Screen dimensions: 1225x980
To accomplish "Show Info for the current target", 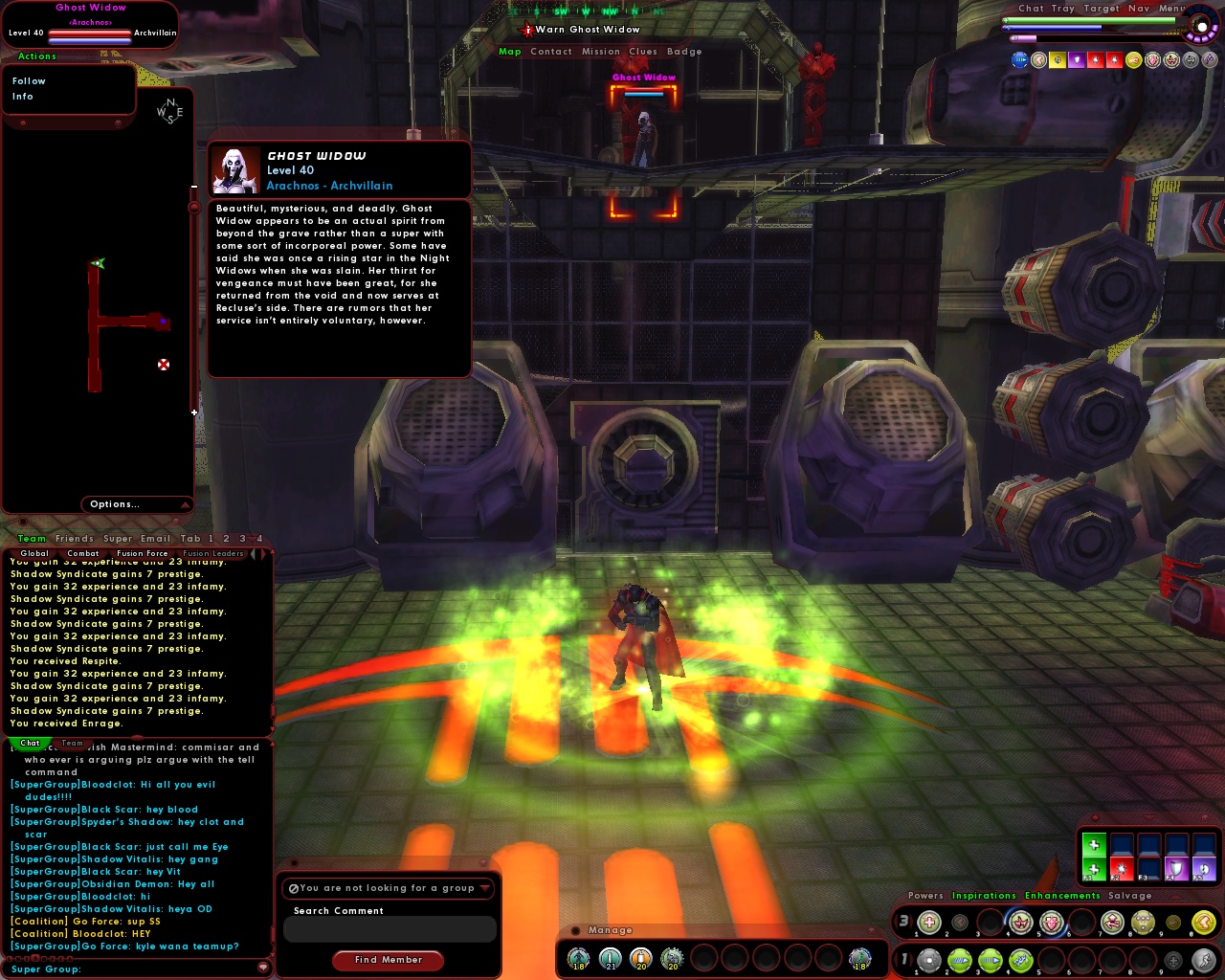I will pos(23,97).
